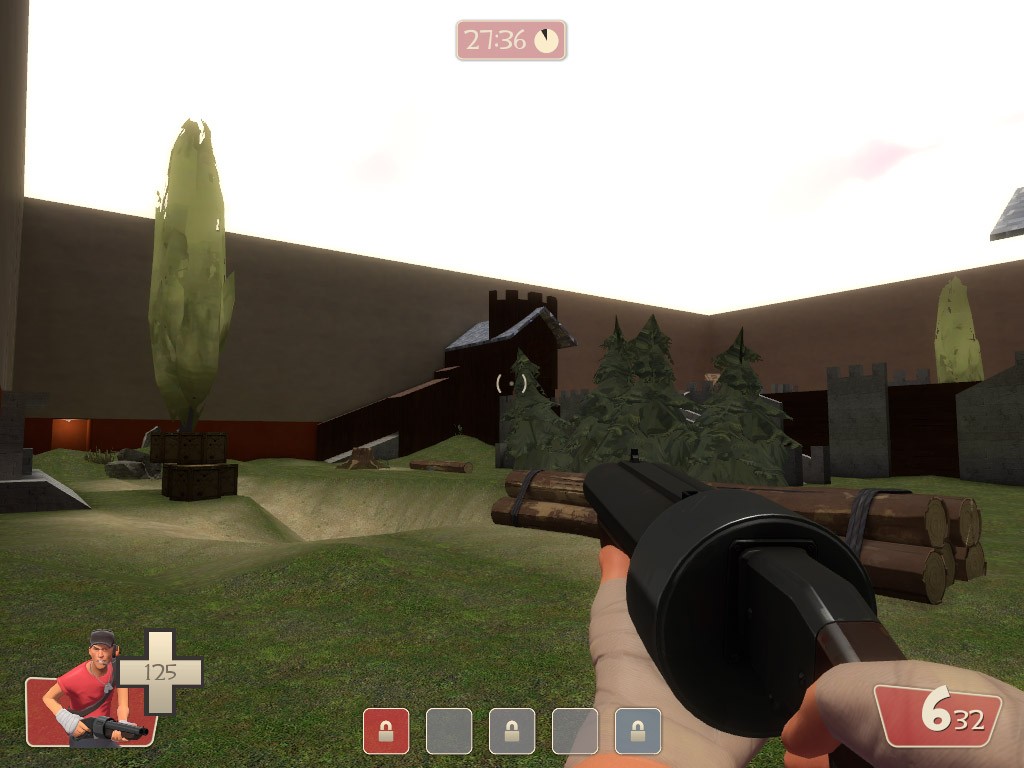Select the grey locked control point icon
Viewport: 1024px width, 768px height.
[x=512, y=731]
